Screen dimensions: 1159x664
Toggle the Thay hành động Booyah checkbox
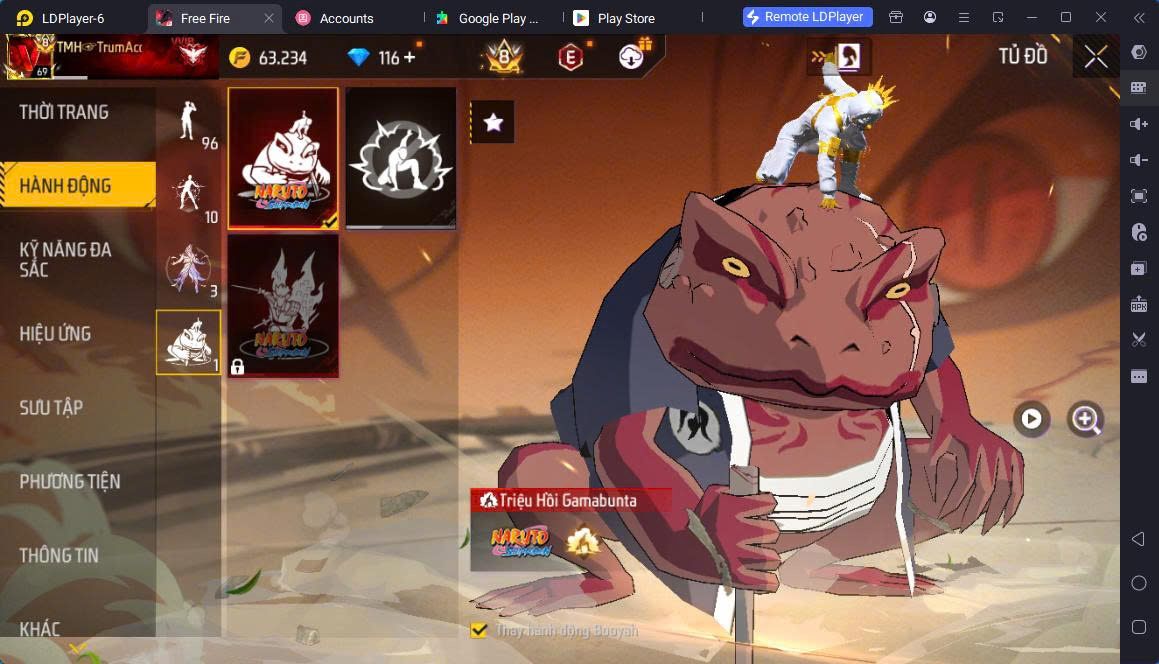tap(479, 630)
